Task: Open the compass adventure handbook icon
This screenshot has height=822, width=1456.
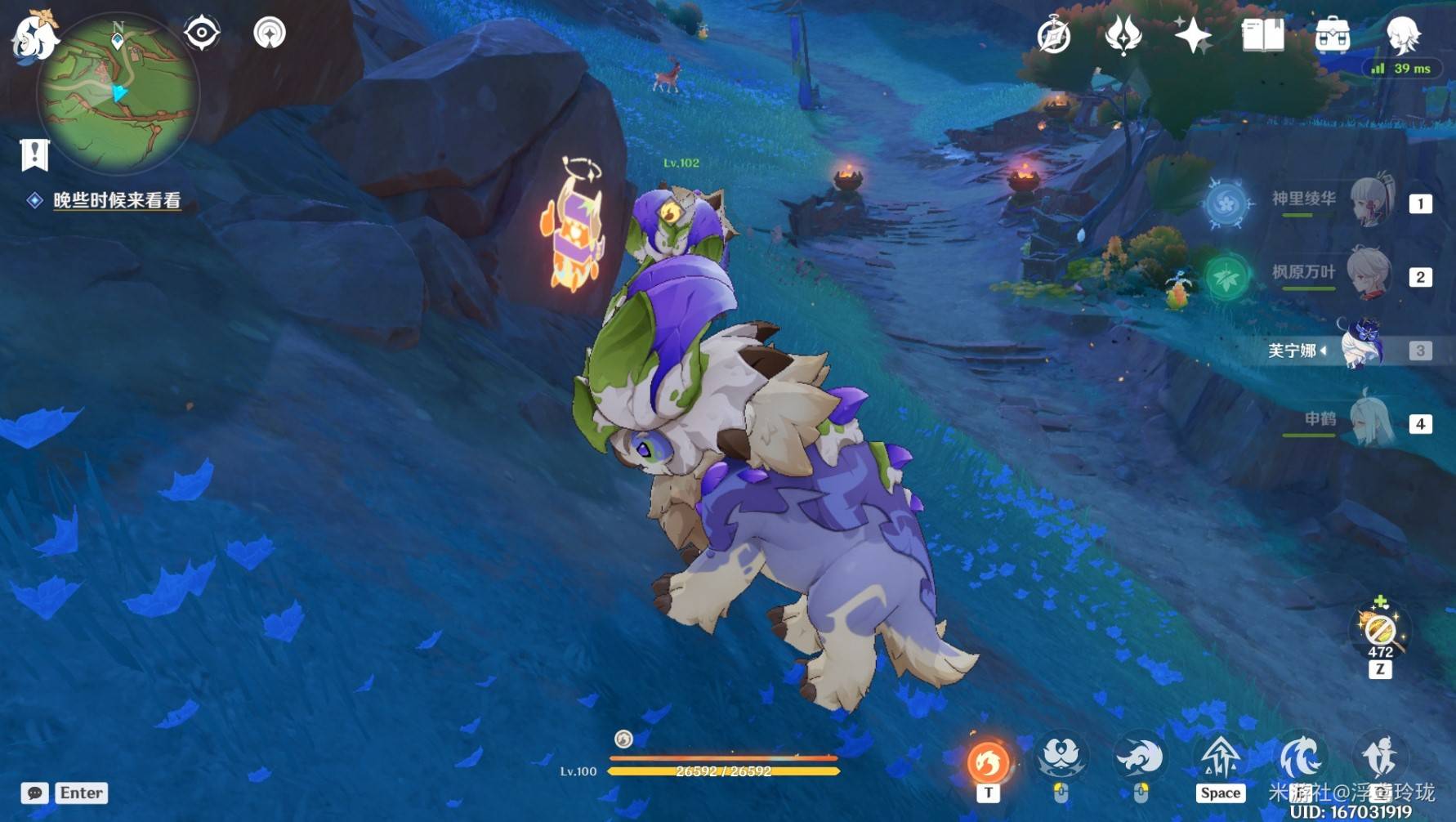Action: click(x=1054, y=36)
